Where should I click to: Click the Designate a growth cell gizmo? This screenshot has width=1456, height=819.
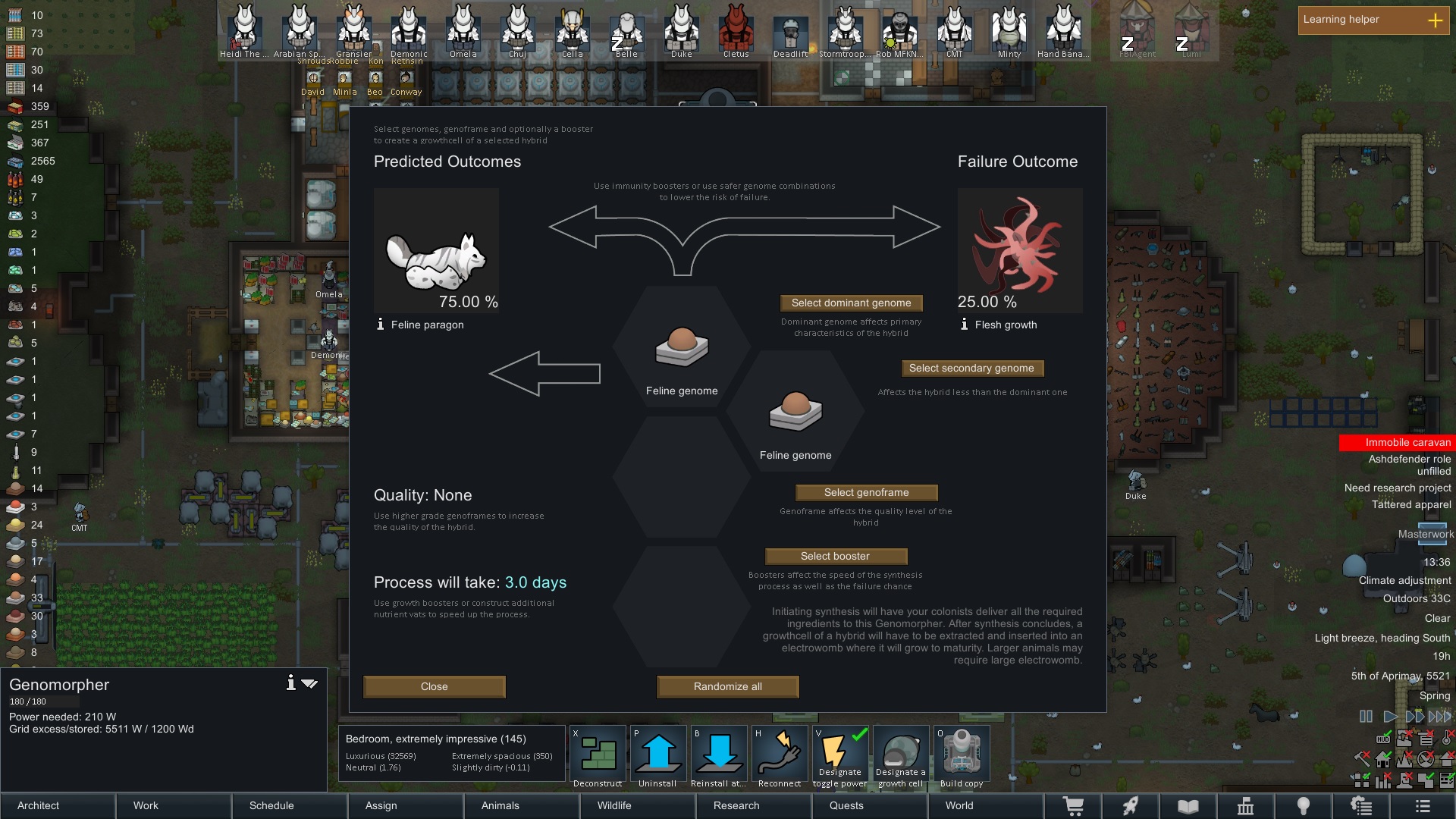(x=901, y=752)
